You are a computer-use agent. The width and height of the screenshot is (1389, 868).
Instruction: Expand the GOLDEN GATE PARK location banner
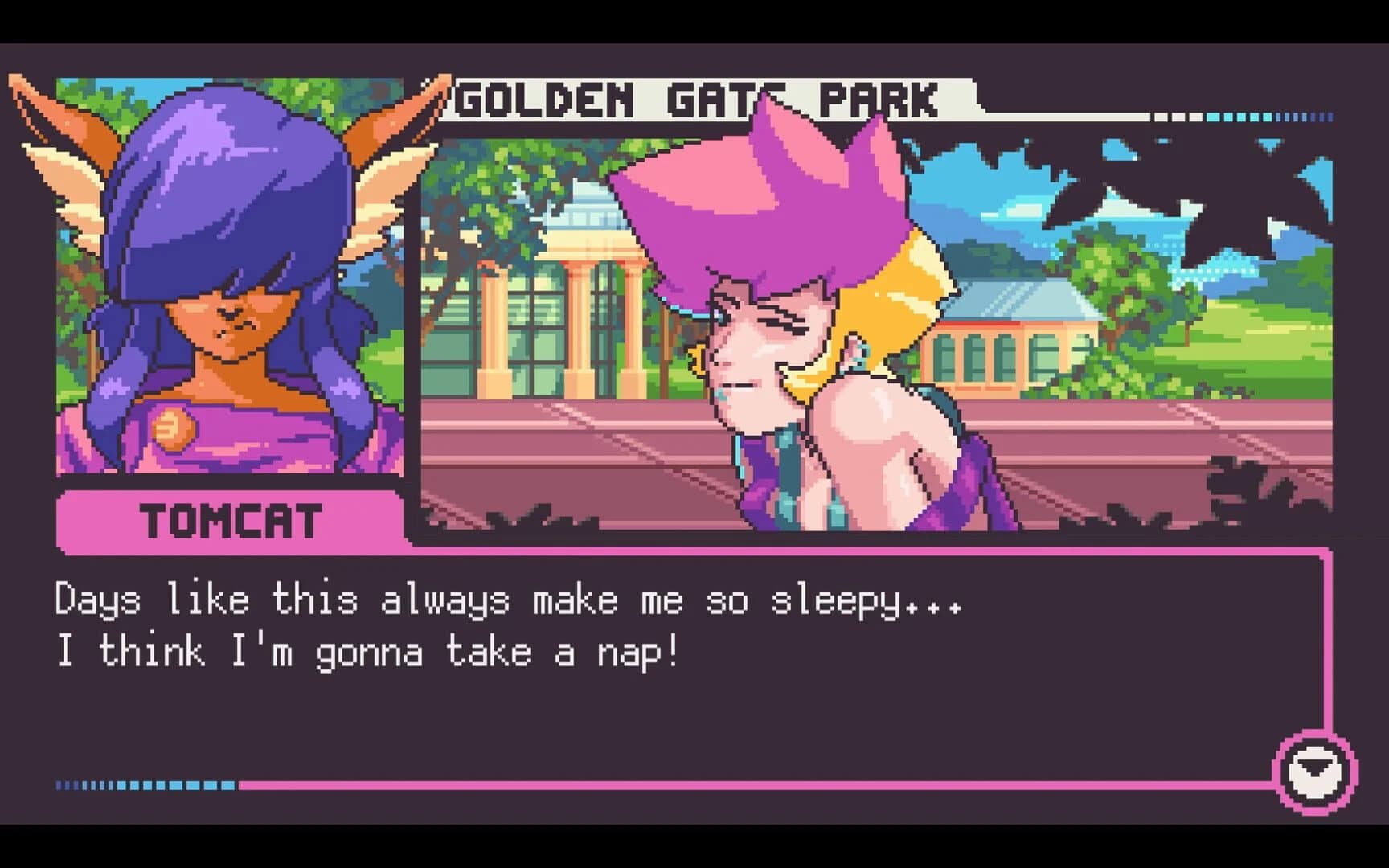pyautogui.click(x=707, y=95)
